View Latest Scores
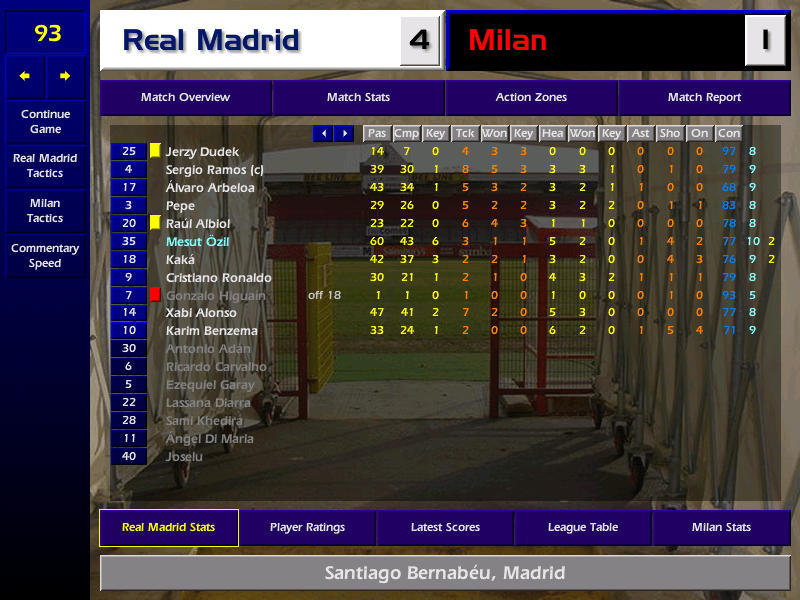Image resolution: width=800 pixels, height=600 pixels. click(445, 528)
